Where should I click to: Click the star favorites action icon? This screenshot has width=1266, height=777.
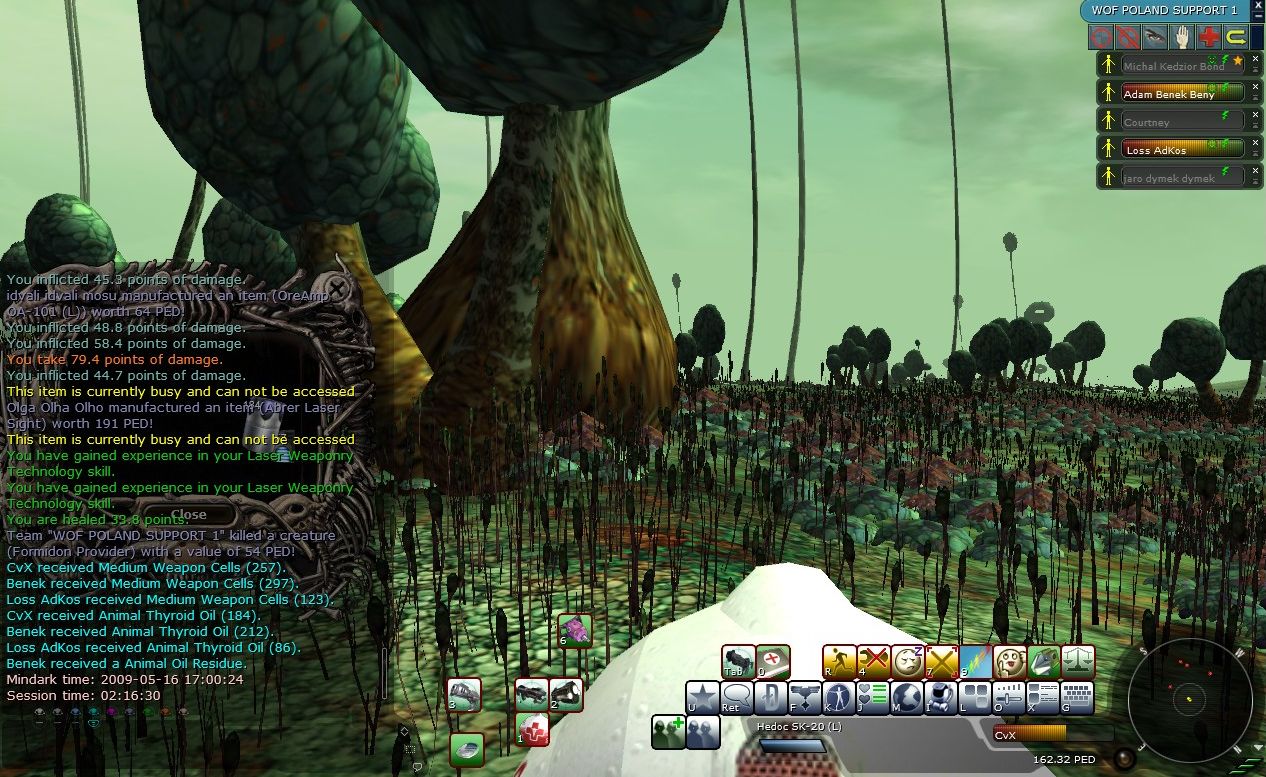pos(703,697)
